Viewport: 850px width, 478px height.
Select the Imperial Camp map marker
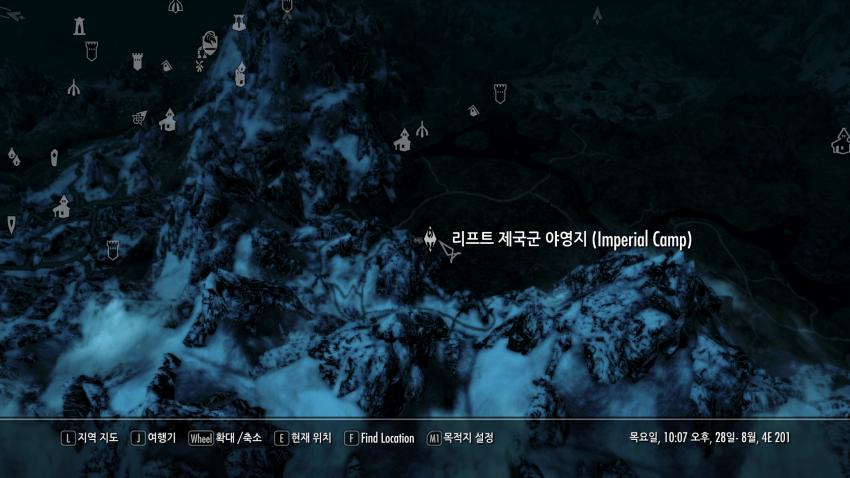[431, 239]
